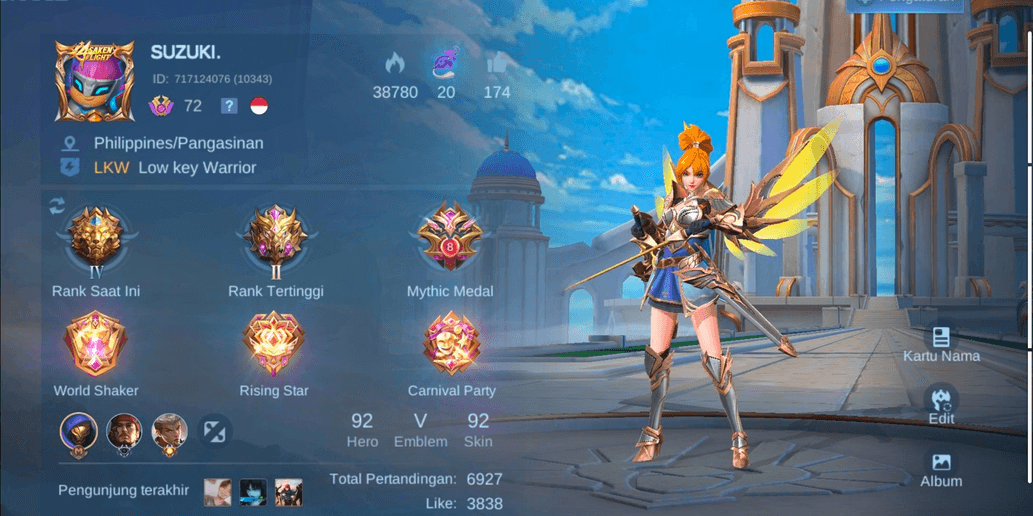Open the Kartu Nama name card

(940, 342)
